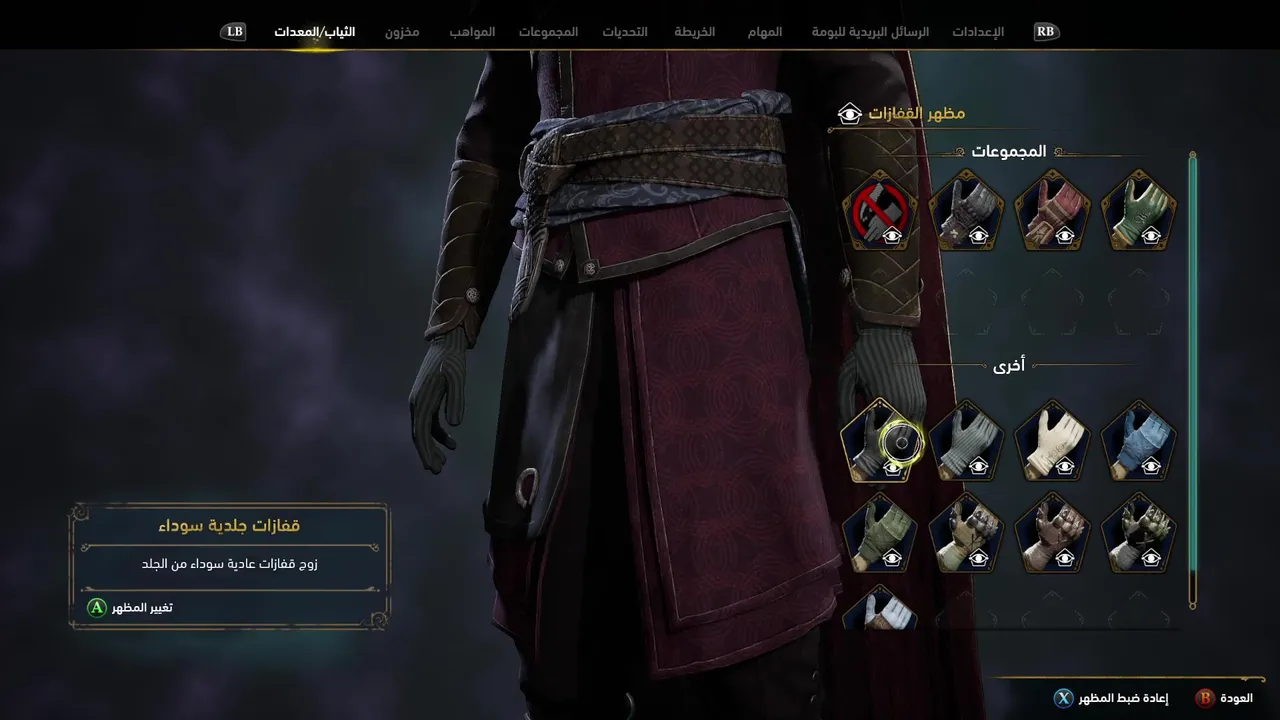Click the glove appearance list scrollbar
Screen dimensions: 1280x720
tap(1192, 380)
